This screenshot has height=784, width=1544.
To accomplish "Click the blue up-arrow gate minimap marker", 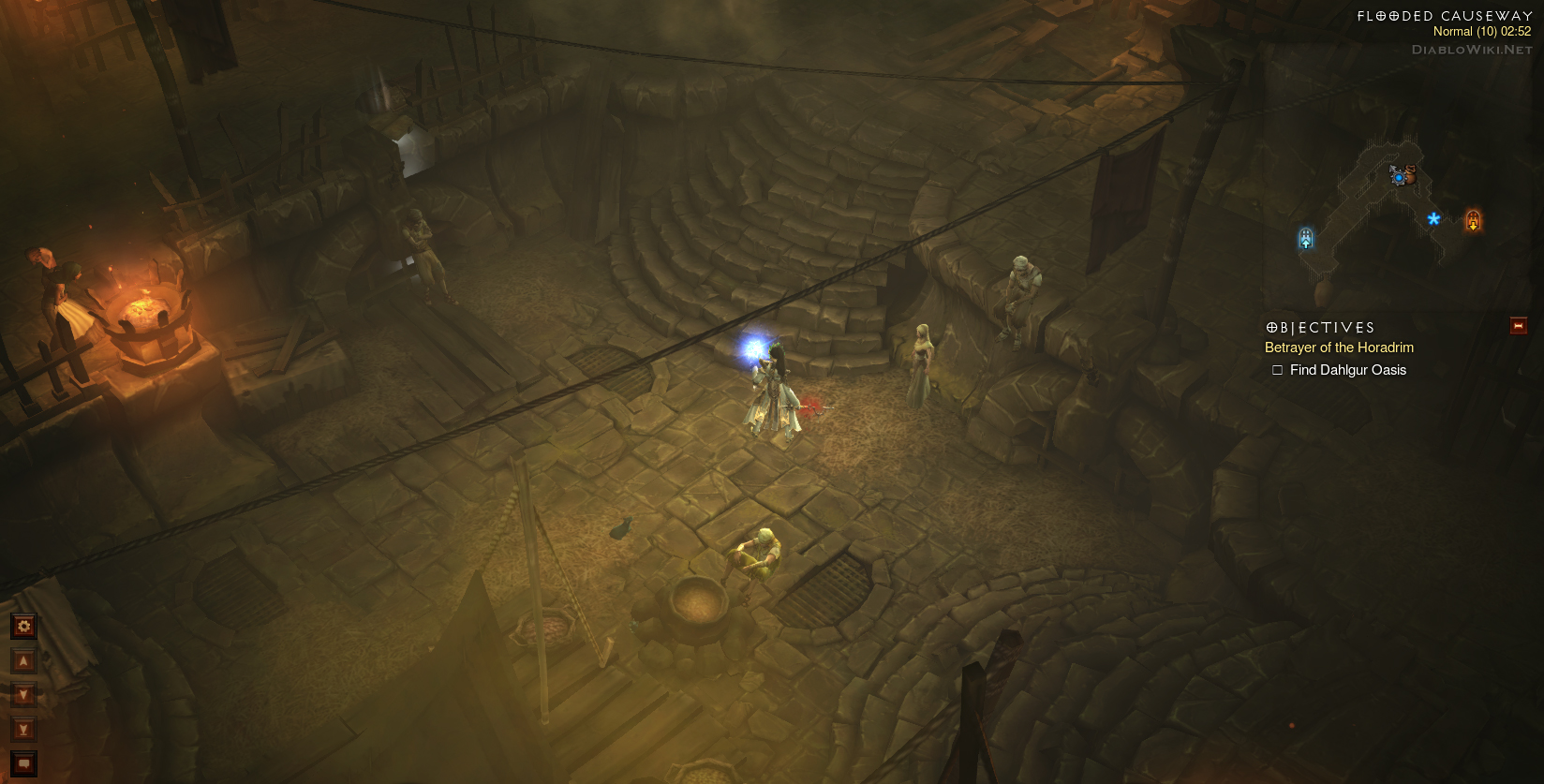I will pyautogui.click(x=1306, y=239).
